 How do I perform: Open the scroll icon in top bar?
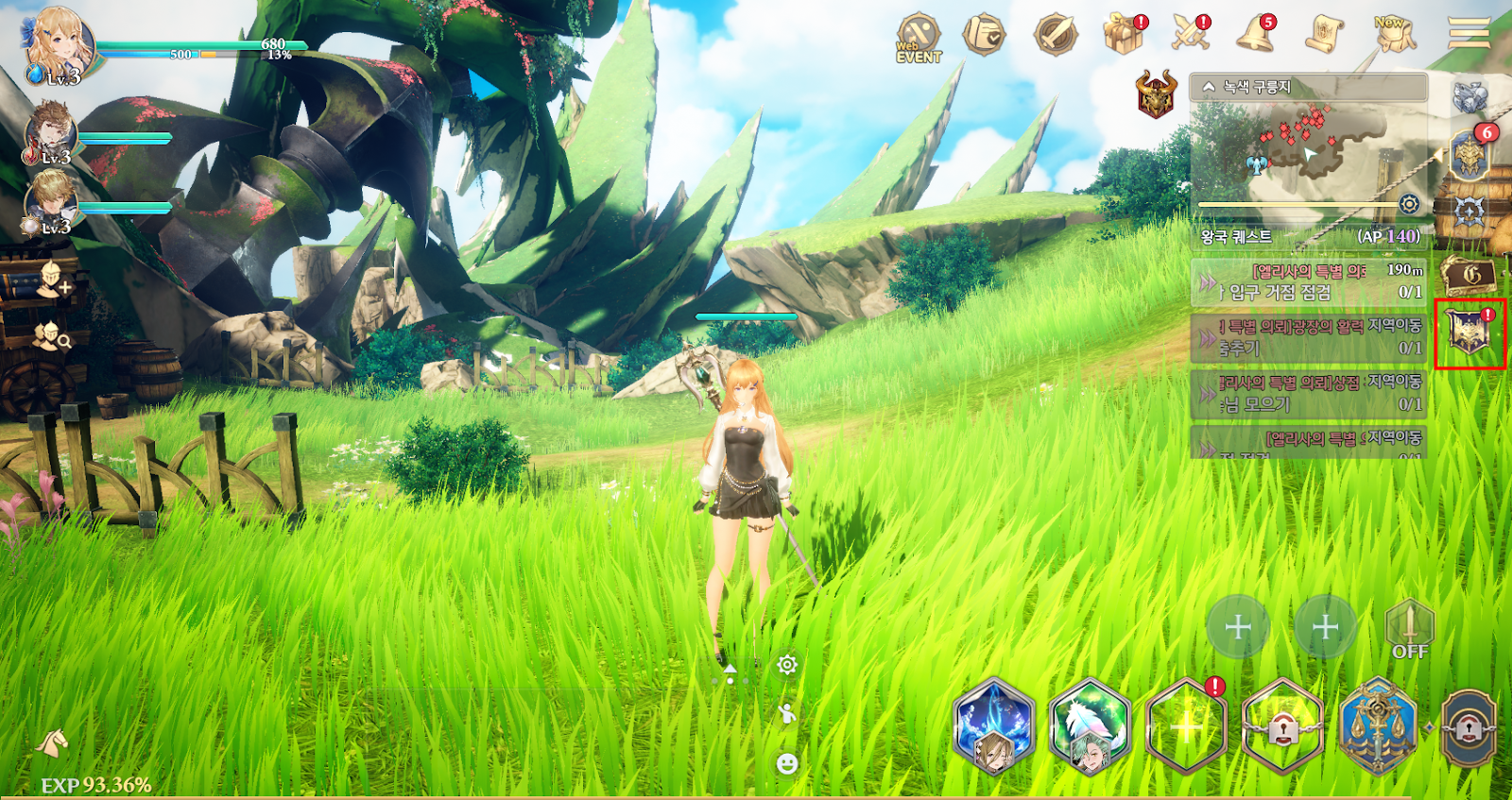pos(1324,35)
